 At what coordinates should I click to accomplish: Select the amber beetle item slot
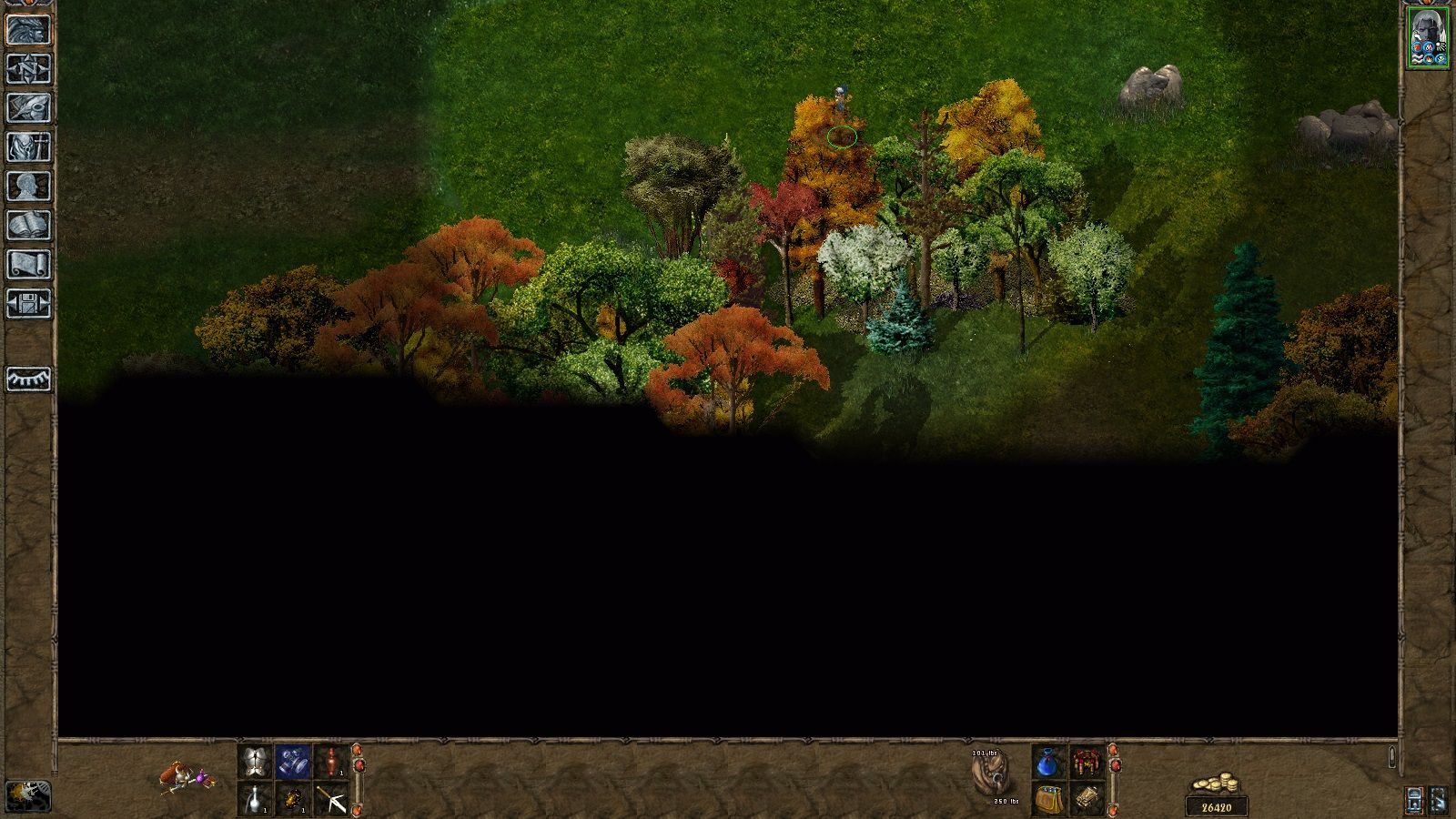(293, 799)
